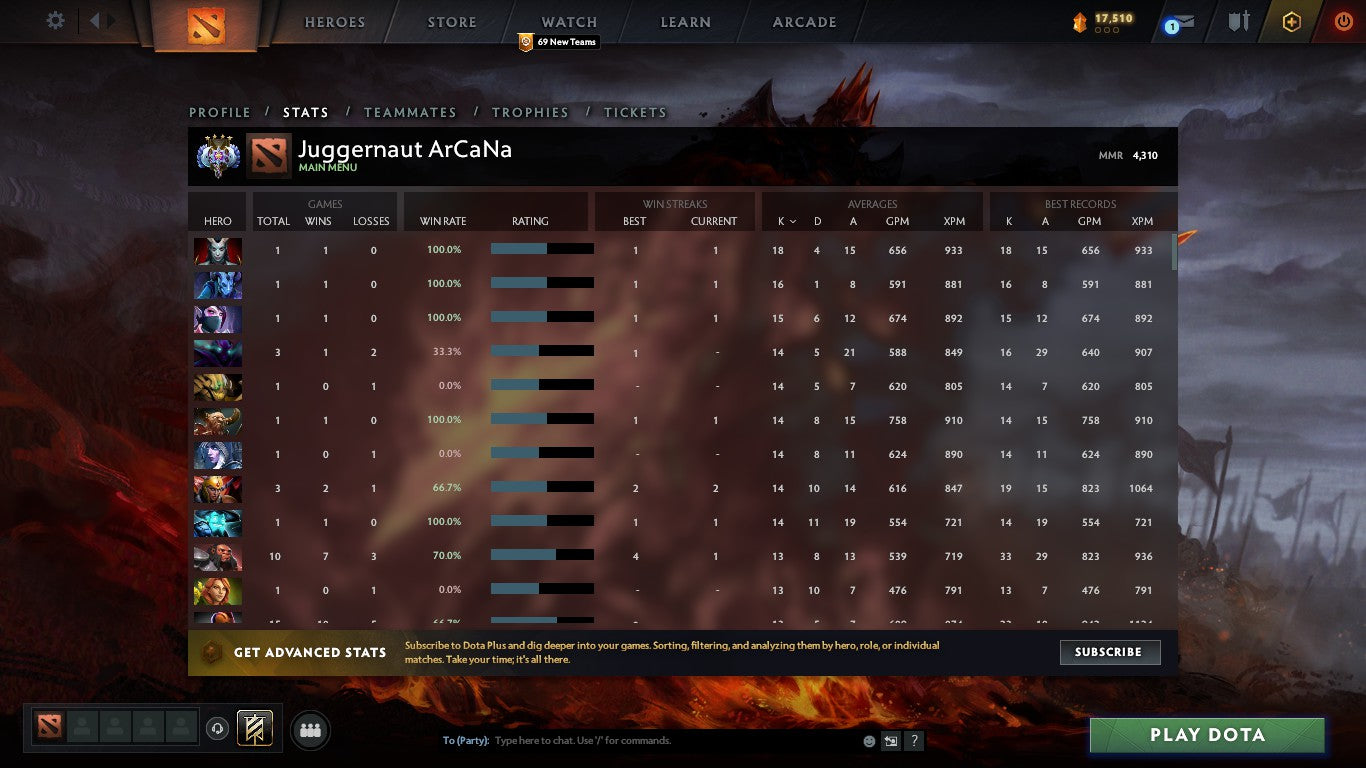
Task: Switch to the TEAMMATES tab
Action: point(410,112)
